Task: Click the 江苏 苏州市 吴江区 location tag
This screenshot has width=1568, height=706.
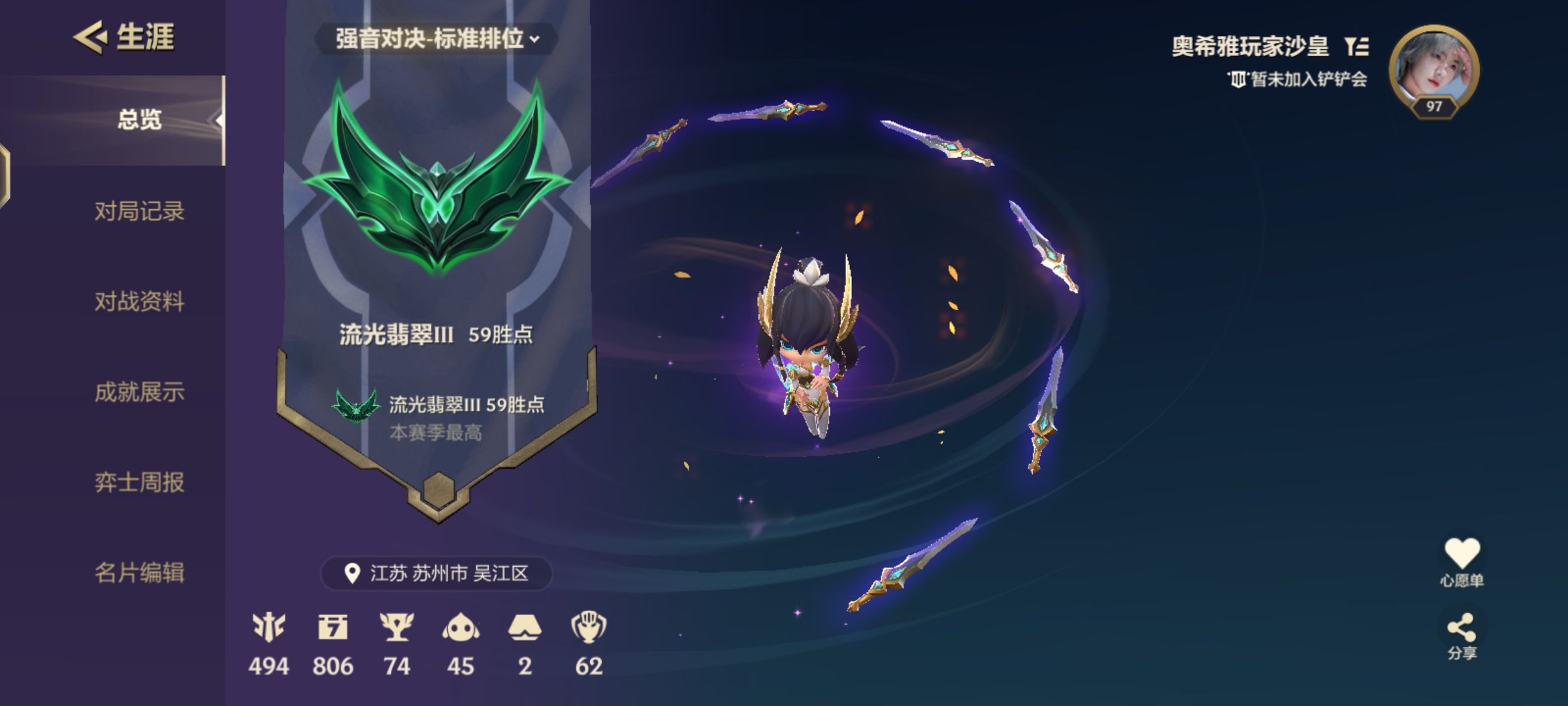Action: (x=436, y=573)
